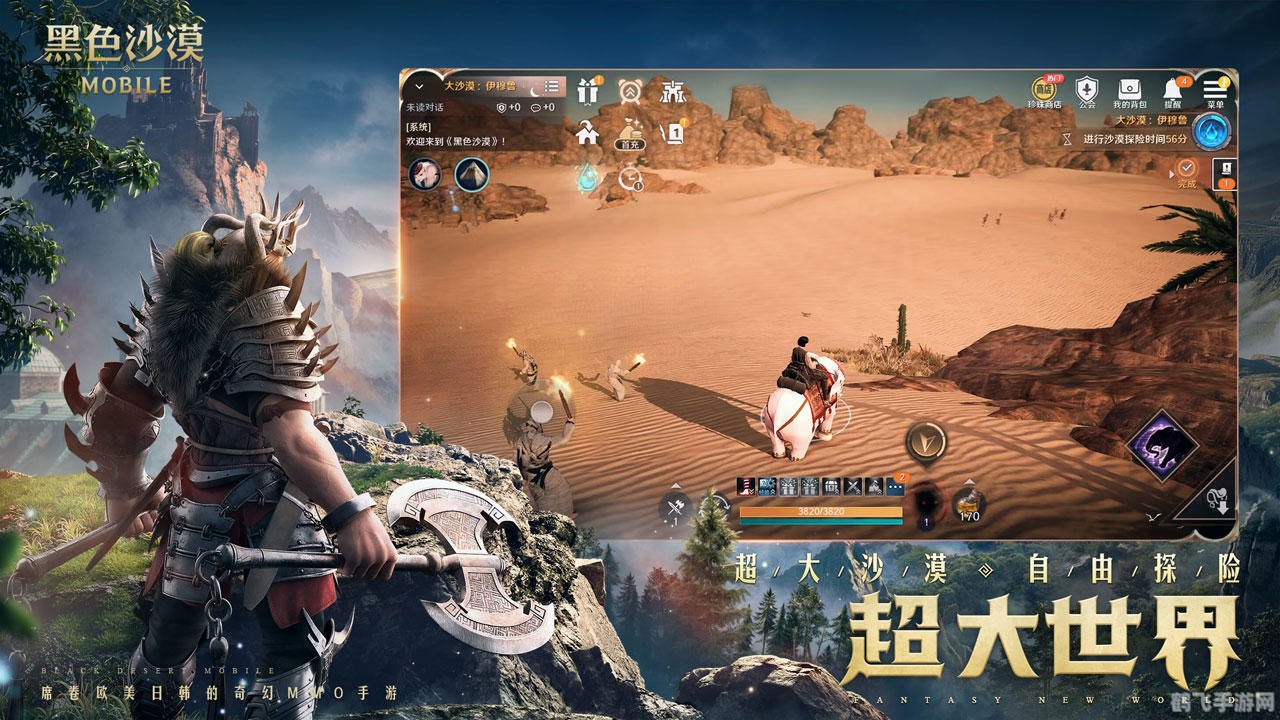Open the Pearl Shop (珍珠商店)
Image resolution: width=1280 pixels, height=720 pixels.
(1047, 91)
